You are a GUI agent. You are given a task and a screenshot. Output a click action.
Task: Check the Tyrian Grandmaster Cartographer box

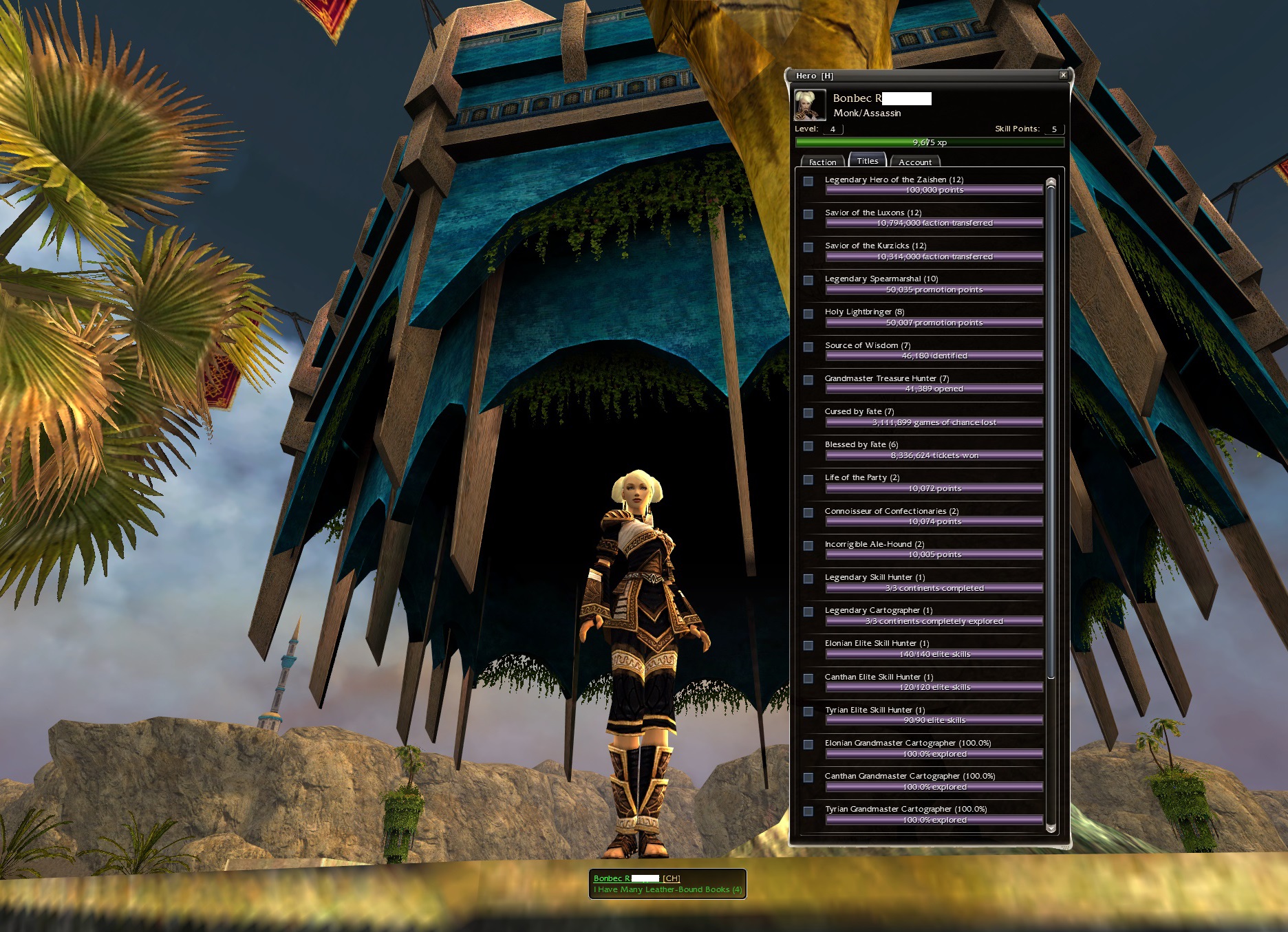point(808,811)
